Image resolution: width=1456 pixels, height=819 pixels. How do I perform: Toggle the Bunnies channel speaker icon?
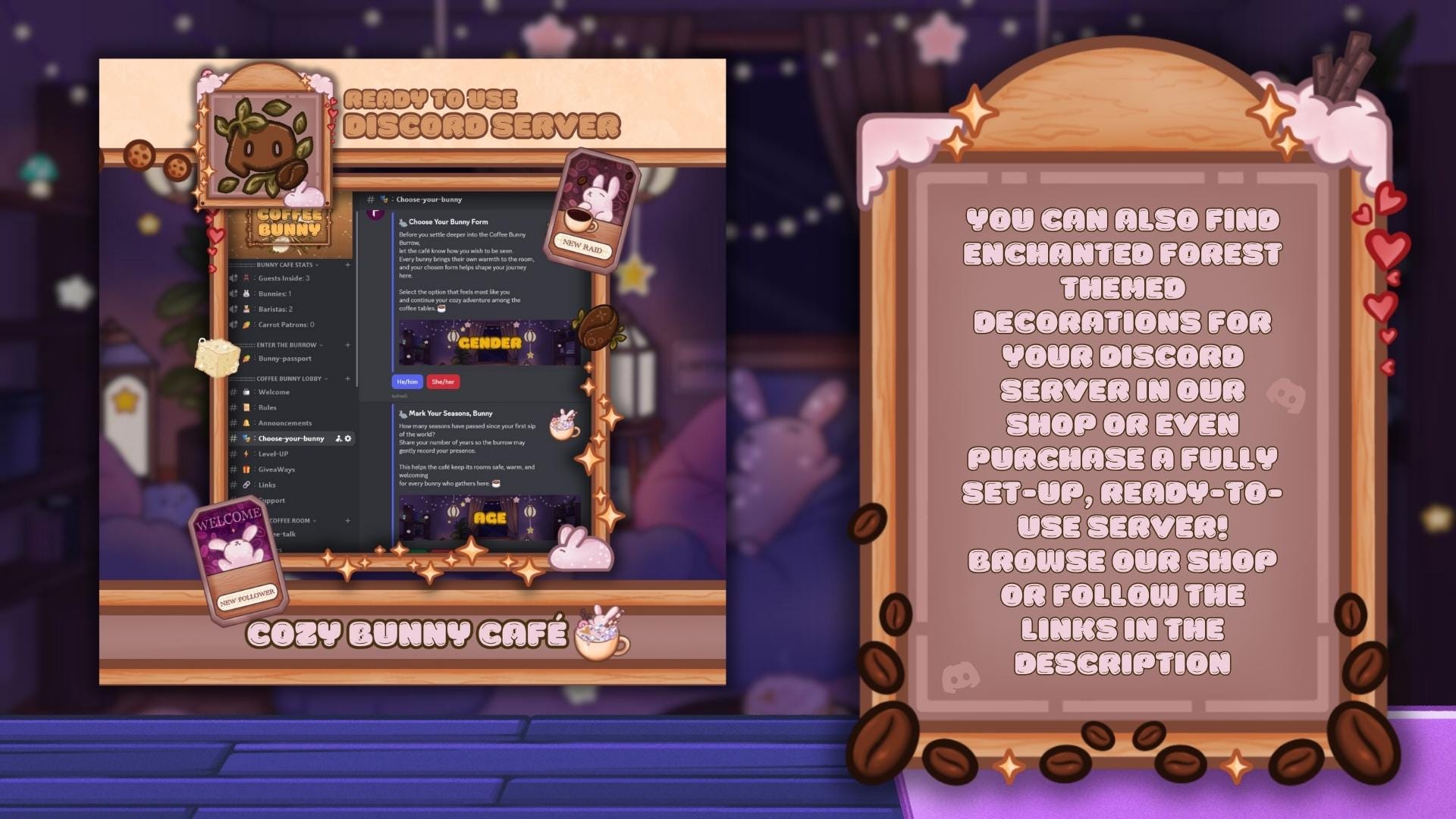(x=232, y=293)
